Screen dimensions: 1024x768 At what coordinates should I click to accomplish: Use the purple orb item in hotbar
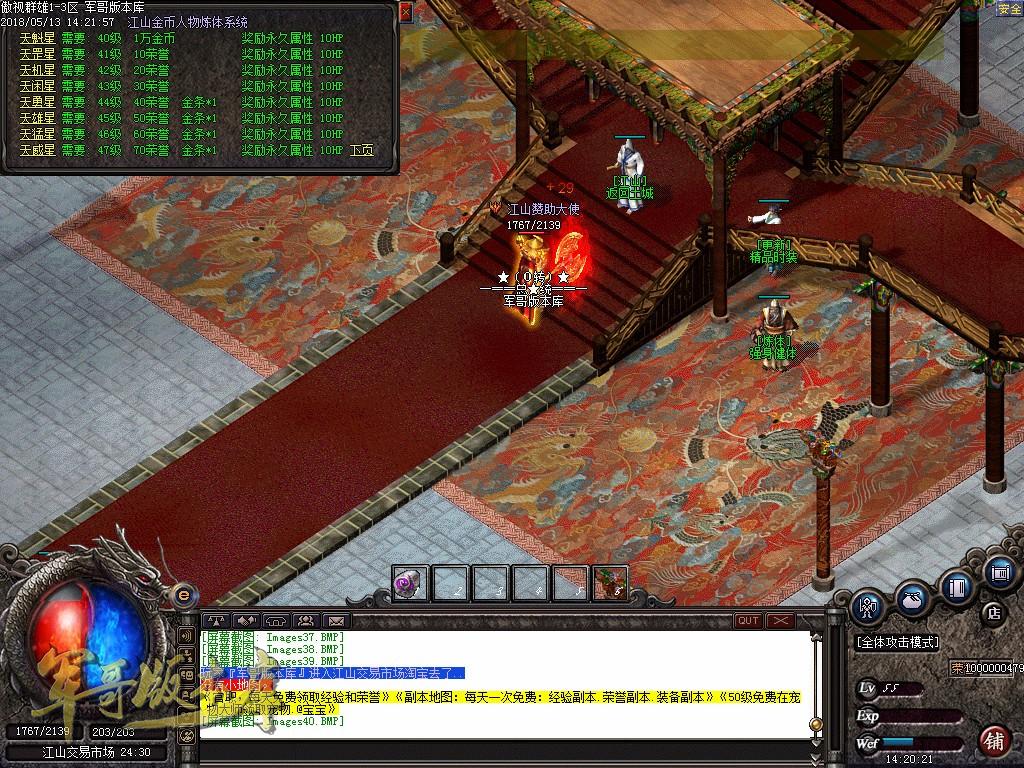click(410, 583)
